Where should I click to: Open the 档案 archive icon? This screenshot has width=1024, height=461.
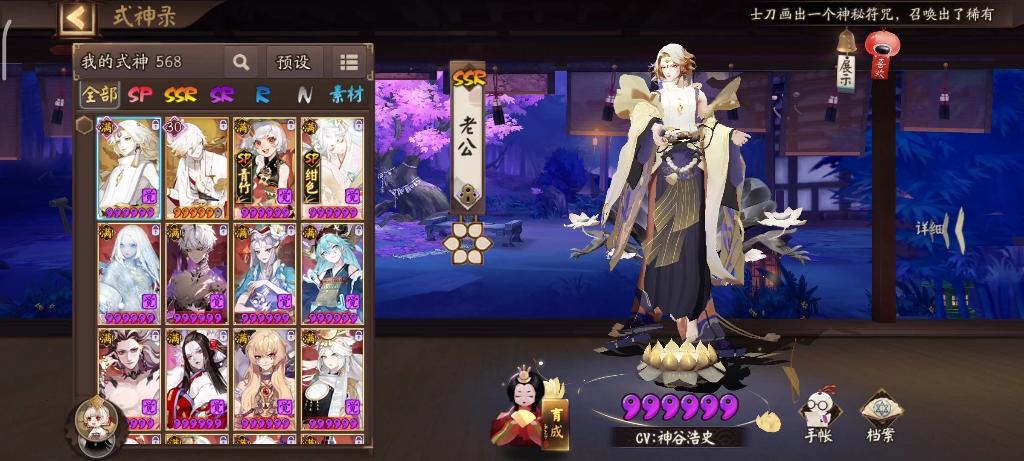coord(880,416)
